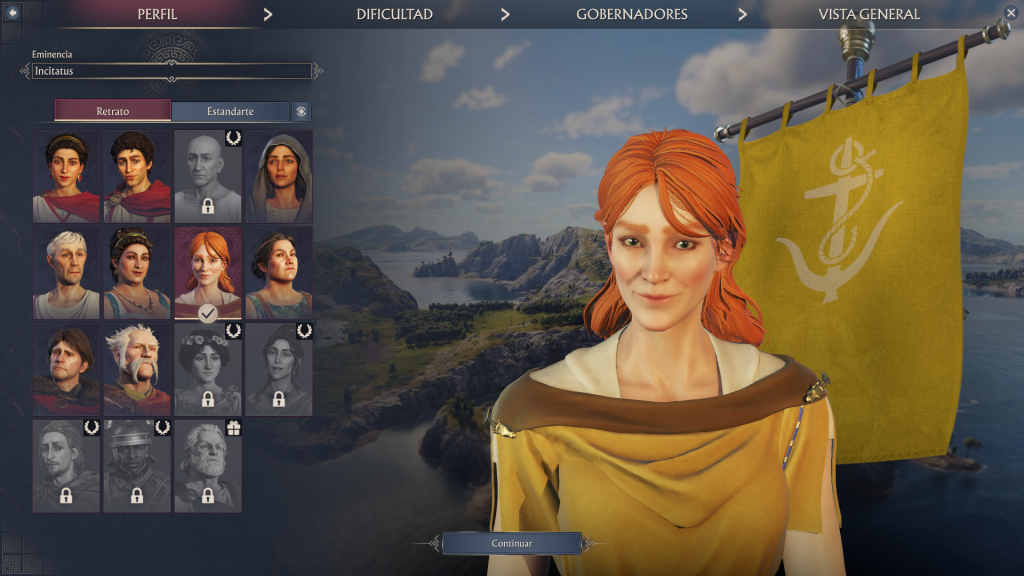Go back with the top-left arrow
Viewport: 1024px width, 576px height.
13,13
